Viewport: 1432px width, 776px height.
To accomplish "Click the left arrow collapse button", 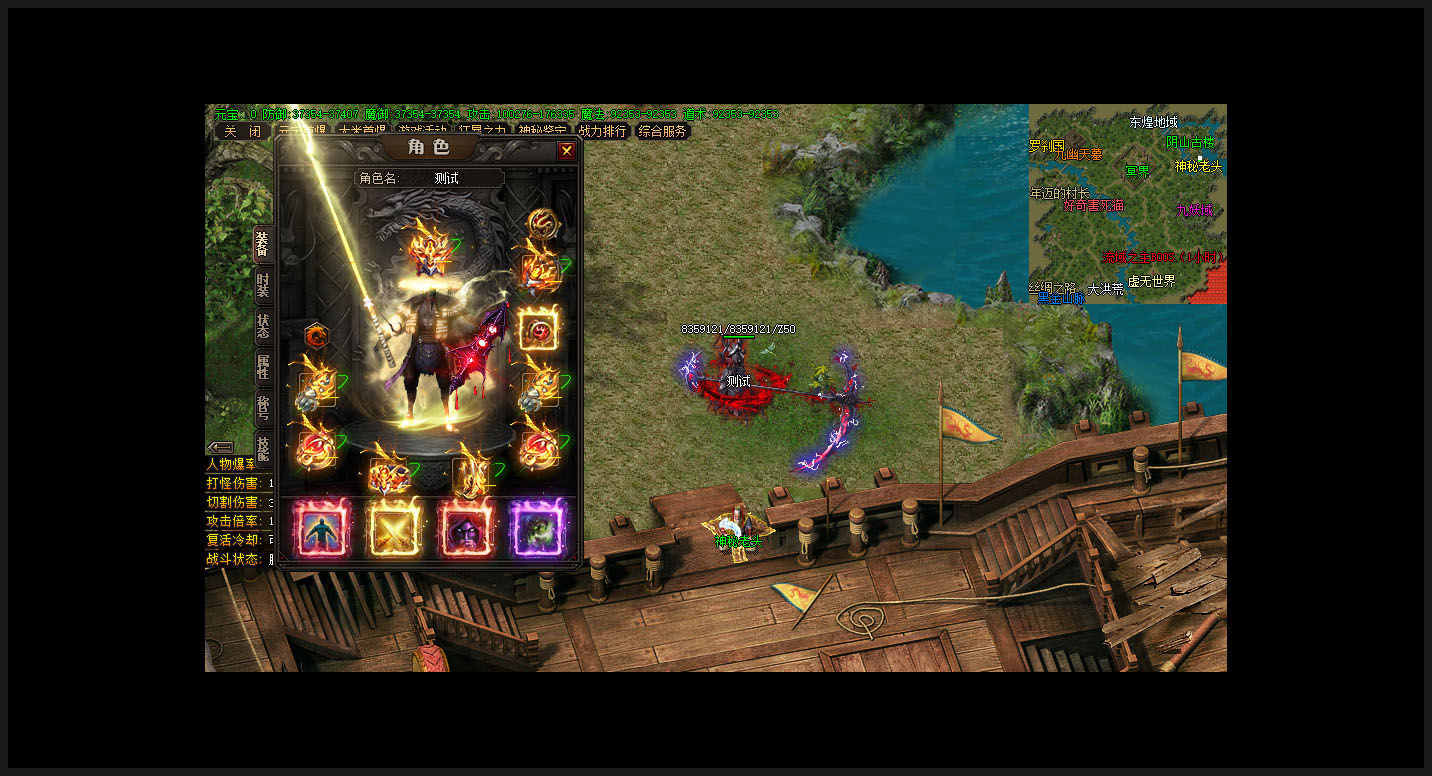I will pyautogui.click(x=220, y=447).
